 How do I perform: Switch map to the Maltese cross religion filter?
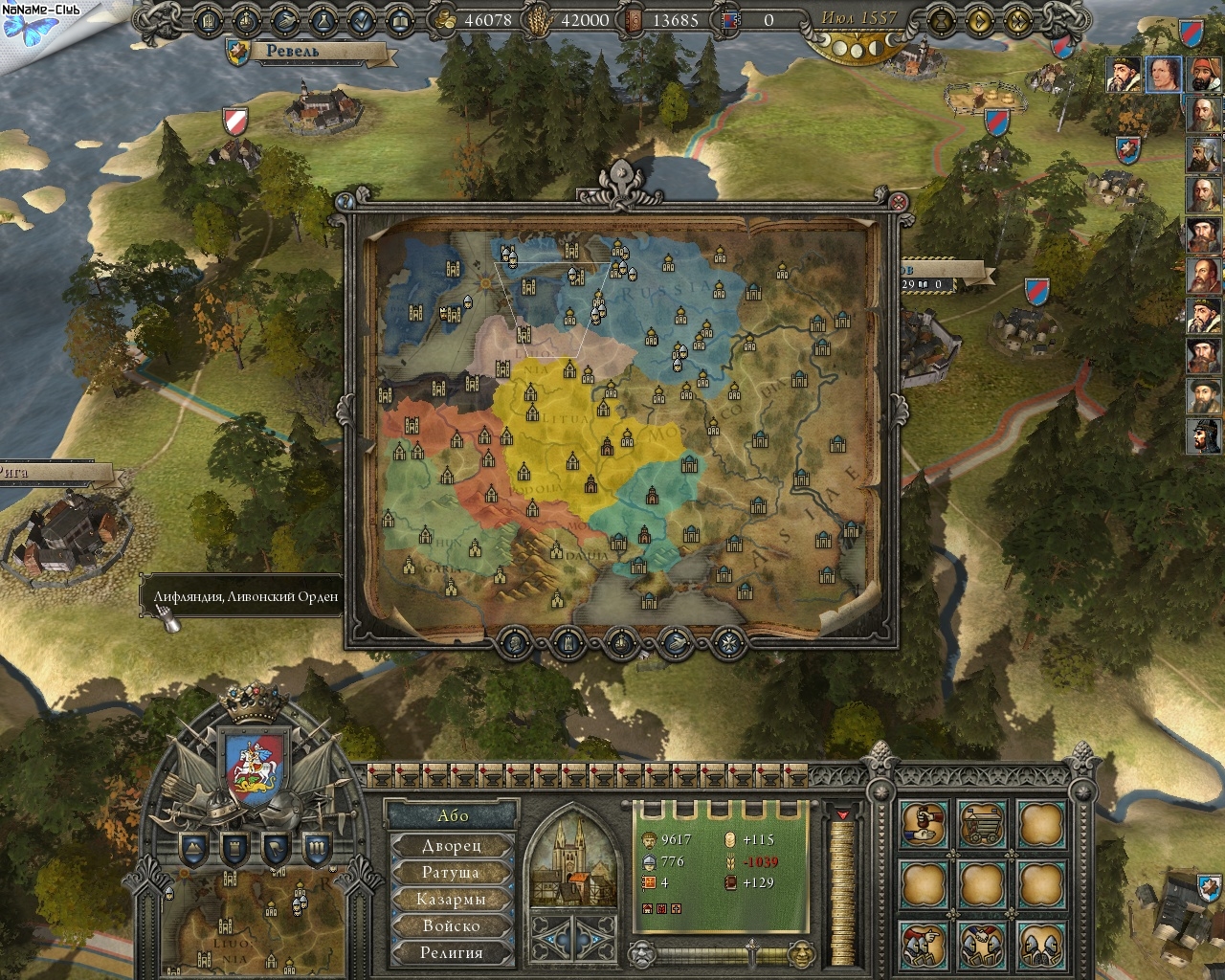point(729,640)
